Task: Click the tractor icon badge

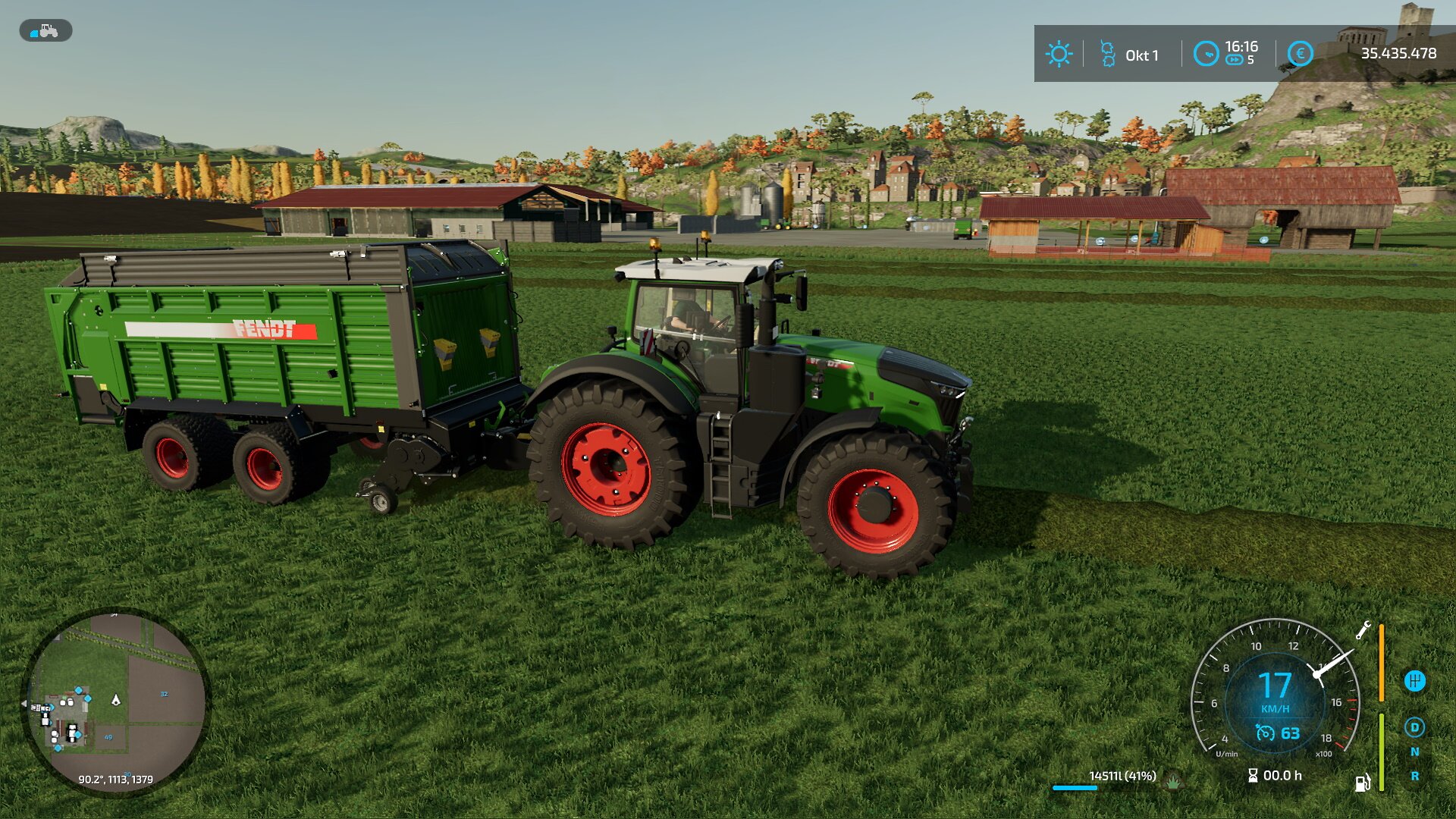Action: pos(45,30)
